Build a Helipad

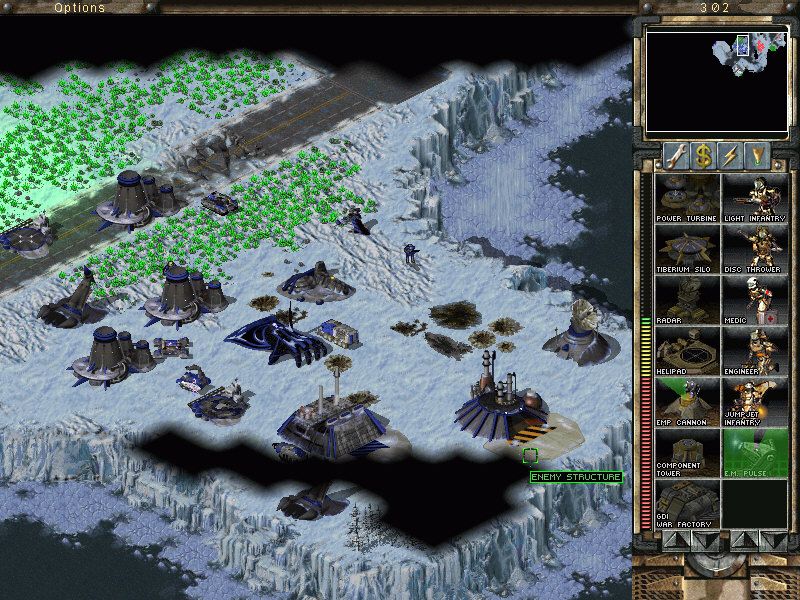(x=687, y=351)
